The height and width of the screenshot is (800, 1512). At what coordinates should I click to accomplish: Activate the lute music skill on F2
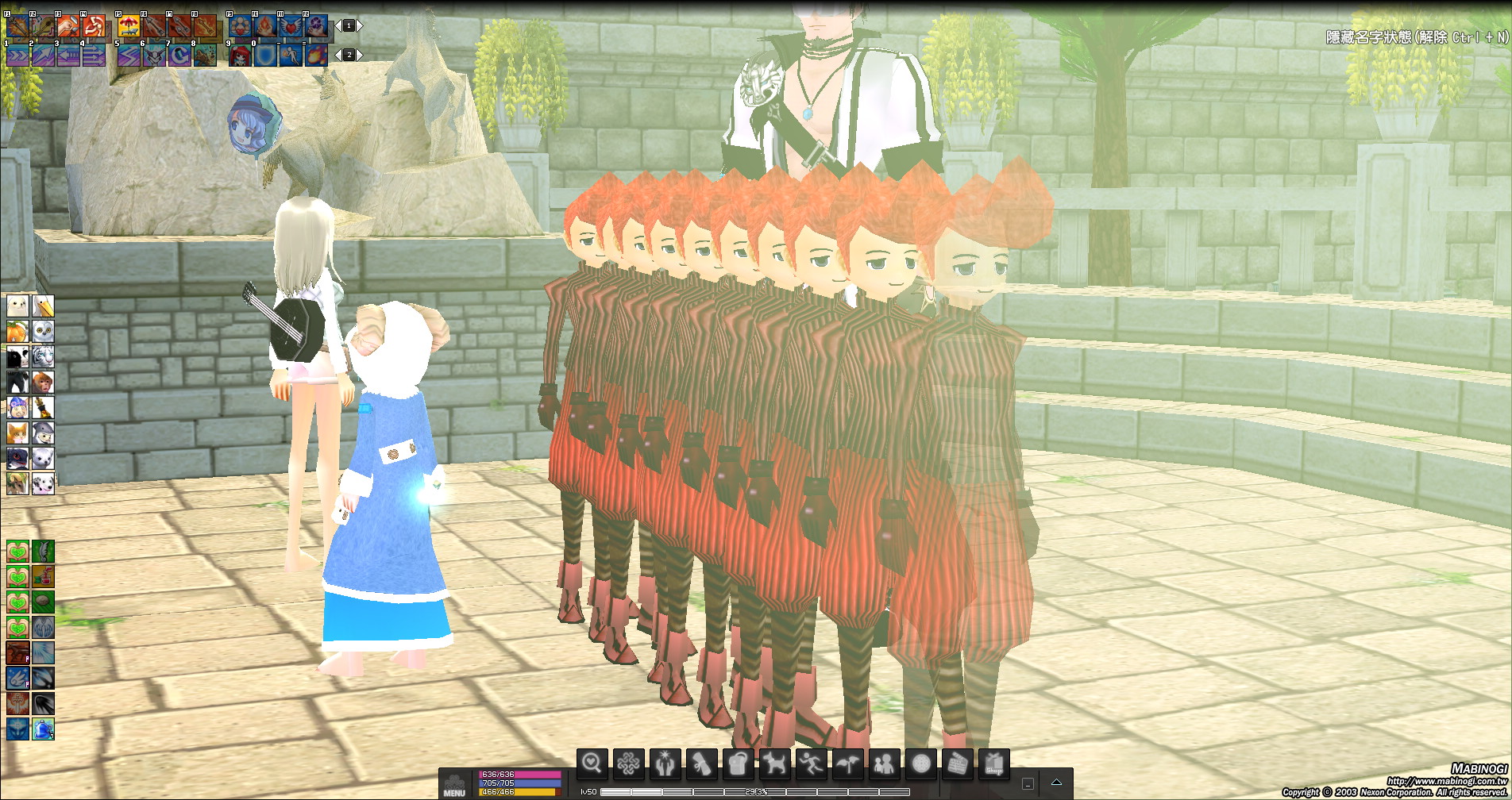[42, 26]
